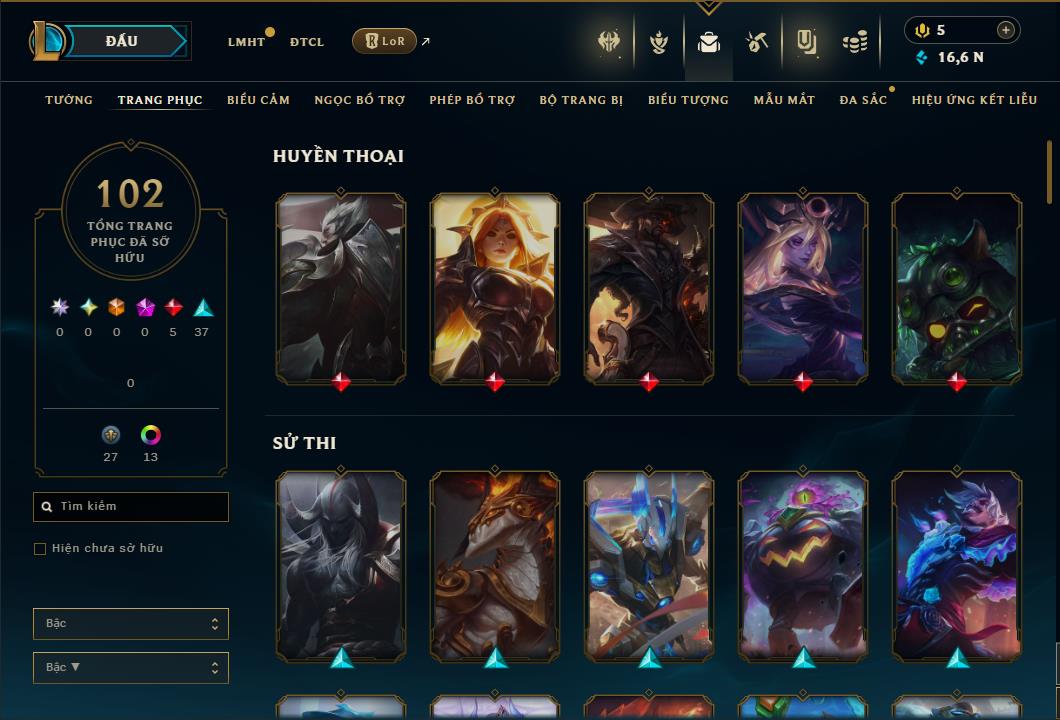Open the HIỆU ỨNG KẾT LIỄU tab
This screenshot has height=720, width=1060.
974,100
